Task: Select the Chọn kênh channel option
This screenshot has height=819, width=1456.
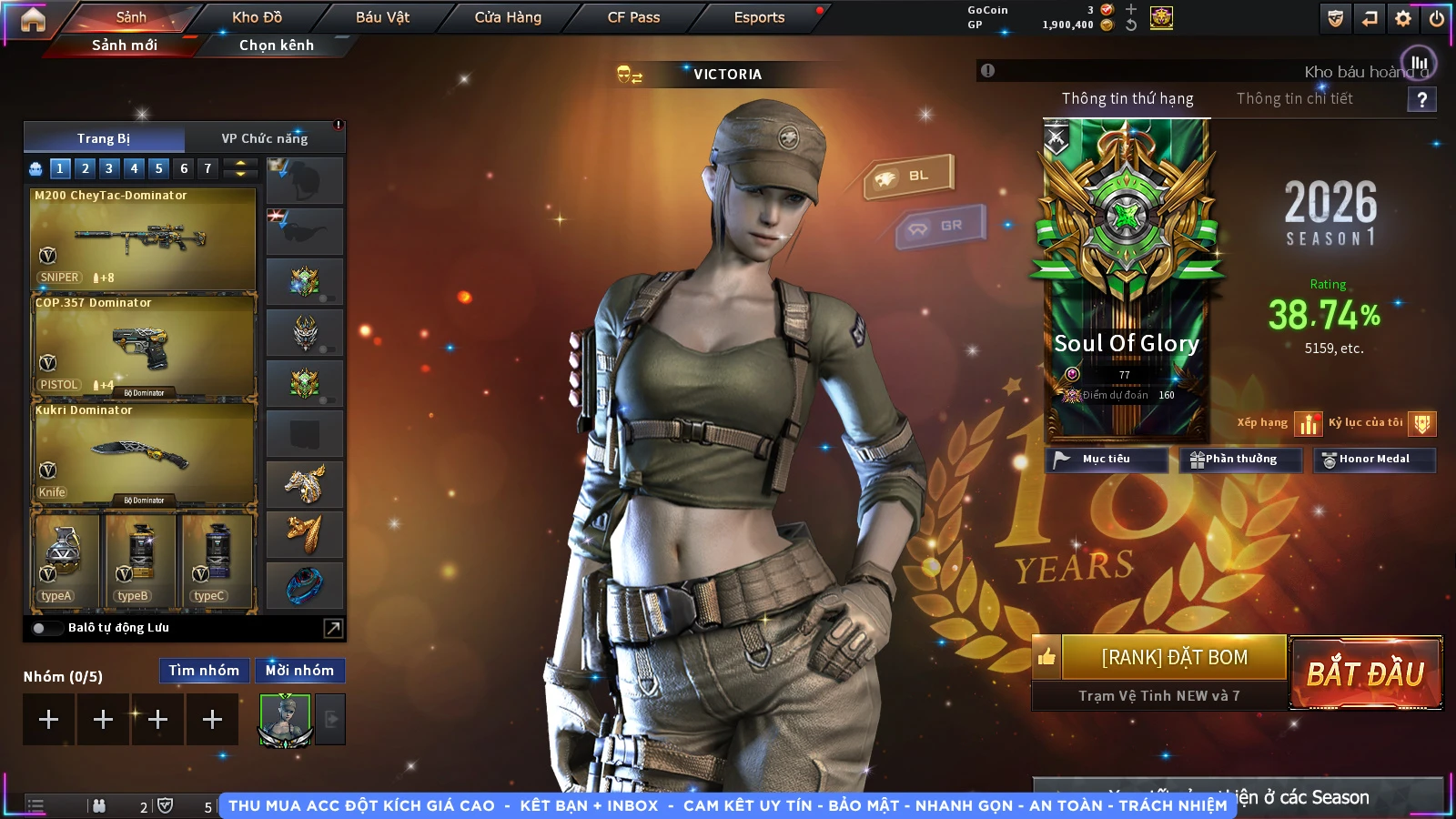Action: [276, 45]
